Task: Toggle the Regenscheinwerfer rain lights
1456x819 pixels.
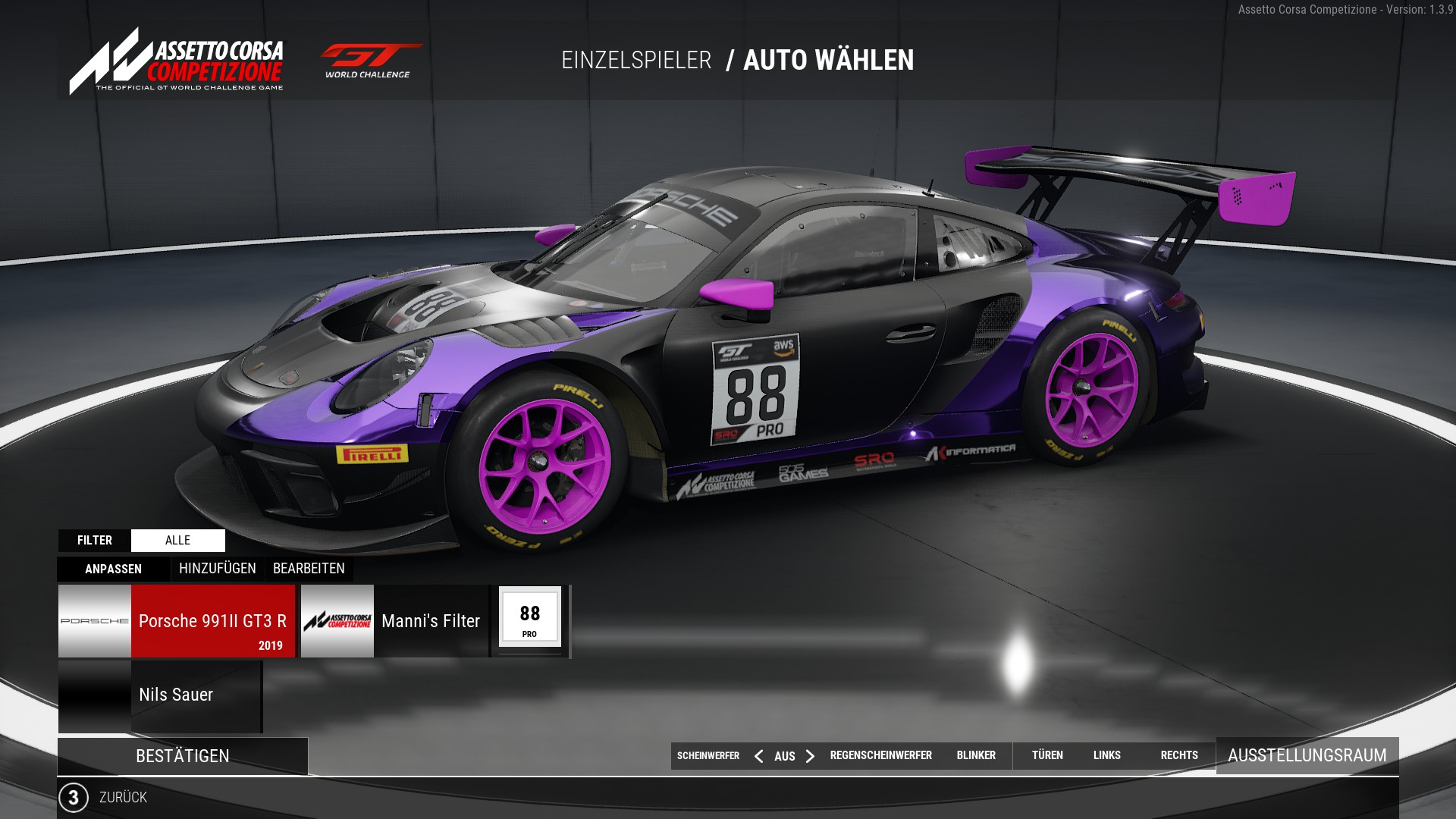Action: pyautogui.click(x=880, y=755)
